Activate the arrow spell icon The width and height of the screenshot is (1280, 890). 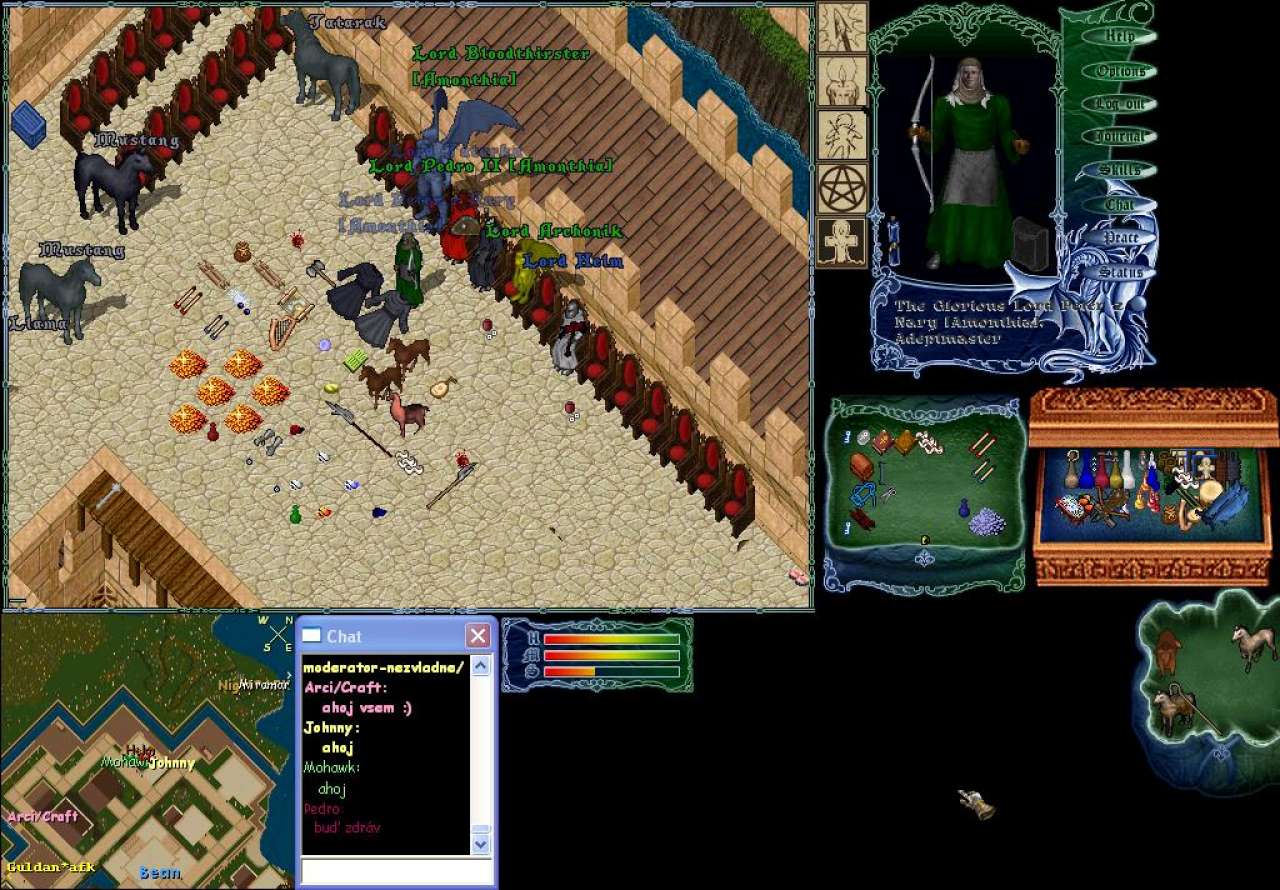click(x=842, y=28)
